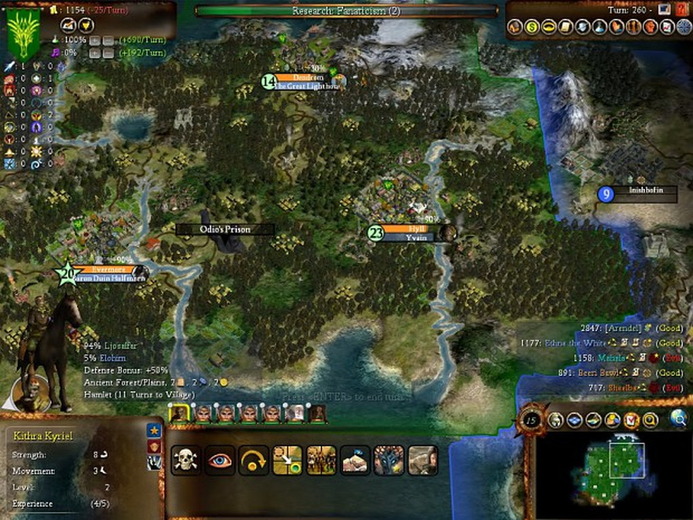Activate the red eye sentry action
Image resolution: width=693 pixels, height=520 pixels.
pyautogui.click(x=220, y=459)
